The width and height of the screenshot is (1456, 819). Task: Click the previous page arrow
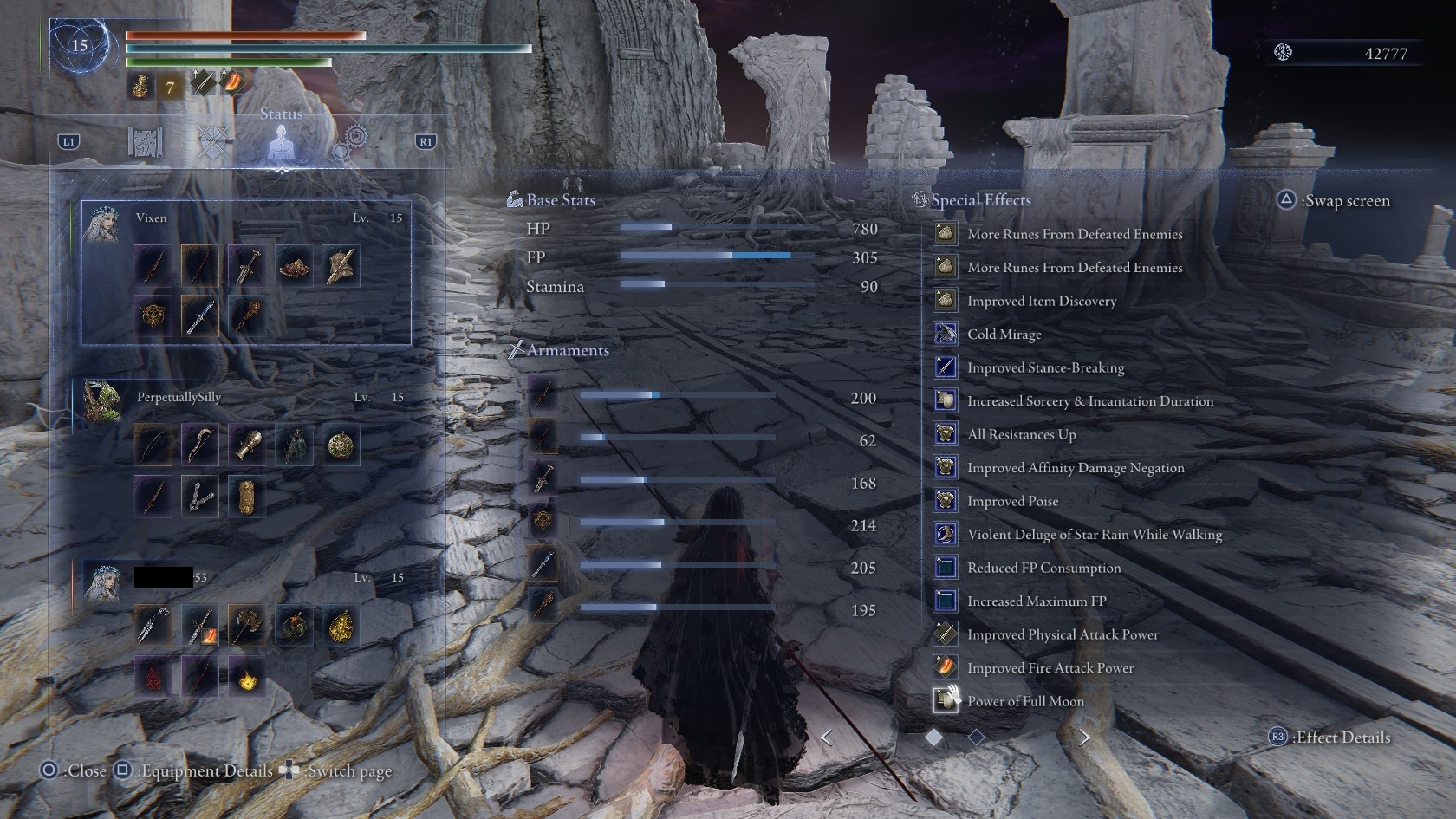827,738
